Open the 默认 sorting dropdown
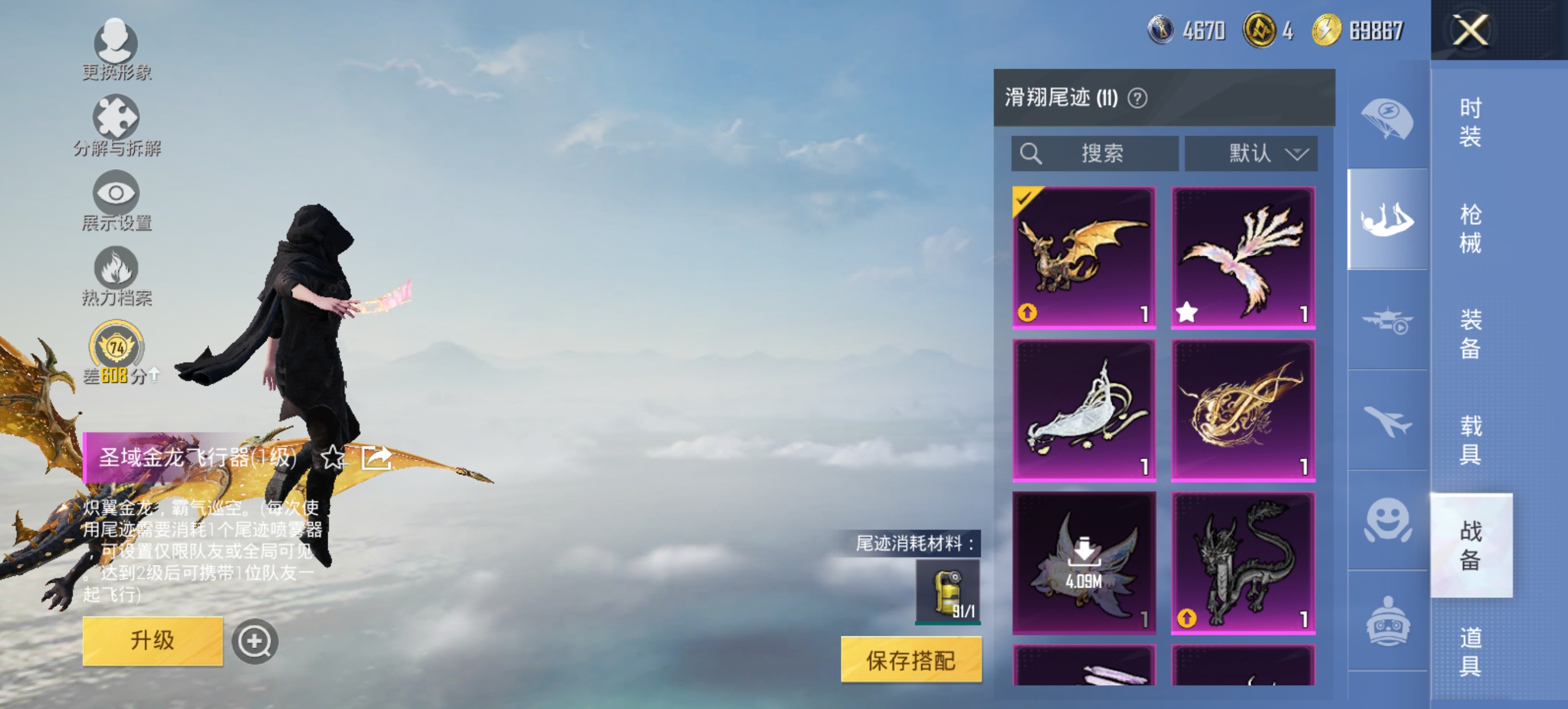The image size is (1568, 709). click(1251, 154)
